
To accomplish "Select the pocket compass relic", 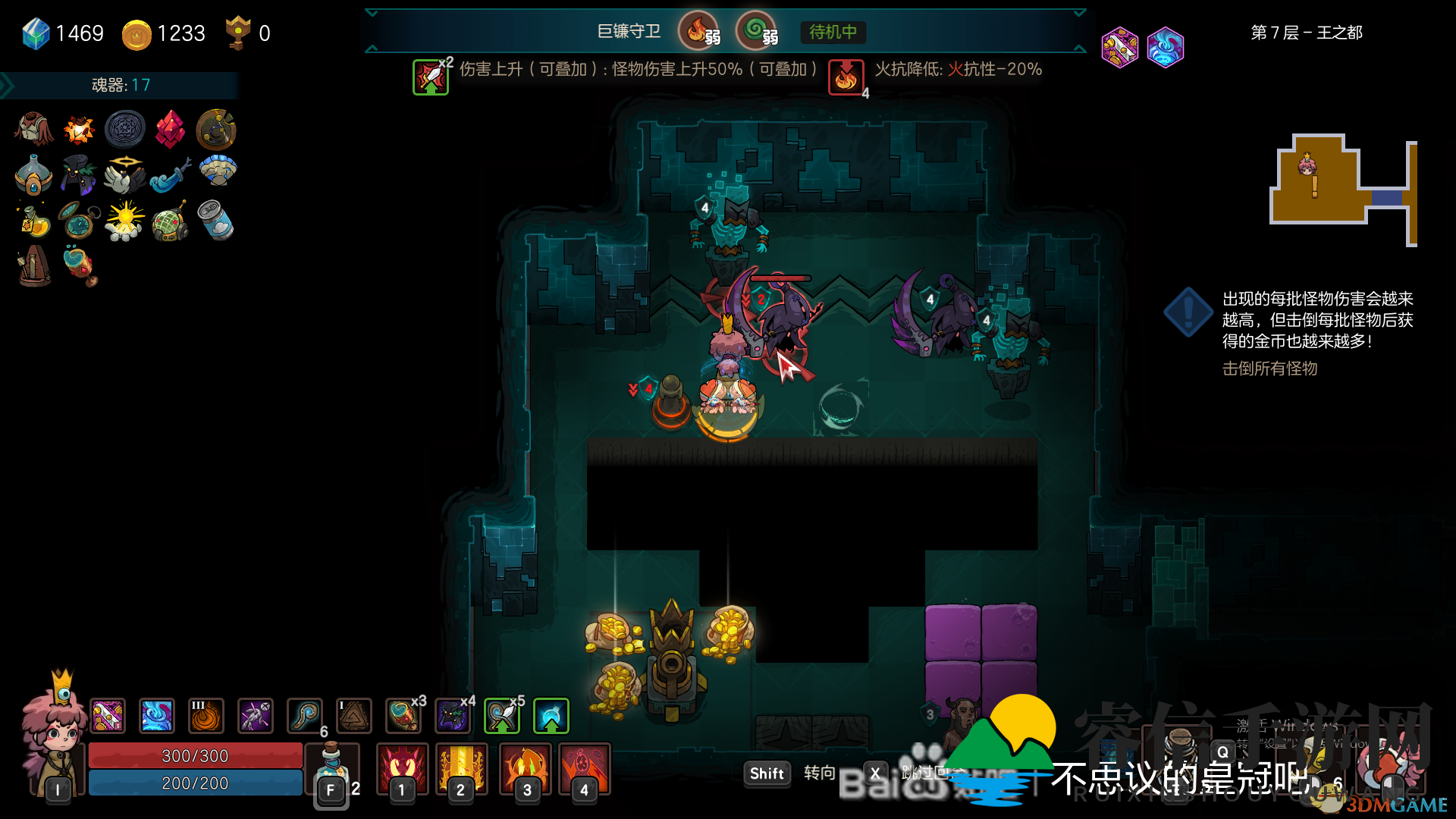I will pyautogui.click(x=79, y=220).
